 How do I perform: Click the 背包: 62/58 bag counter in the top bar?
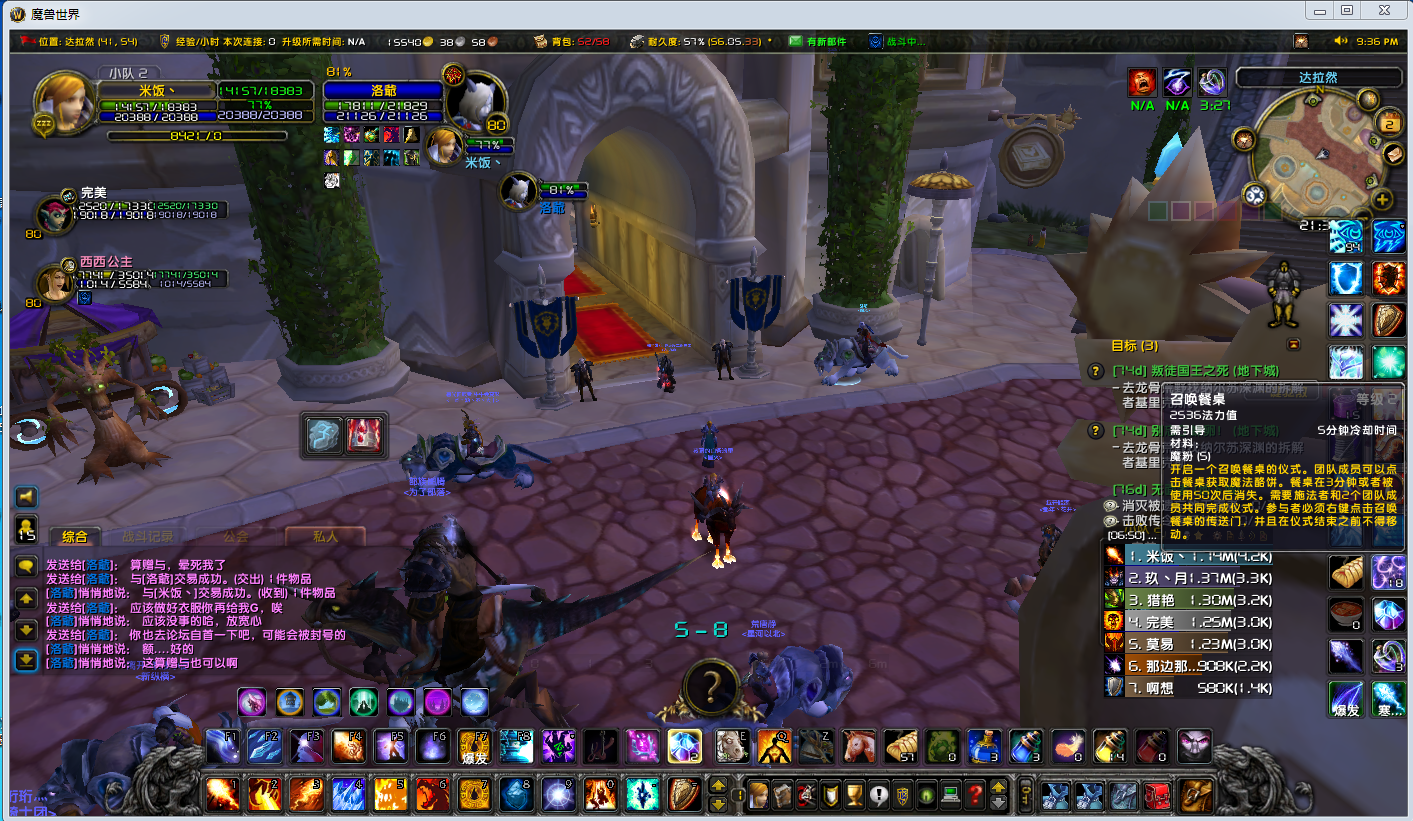pyautogui.click(x=578, y=41)
